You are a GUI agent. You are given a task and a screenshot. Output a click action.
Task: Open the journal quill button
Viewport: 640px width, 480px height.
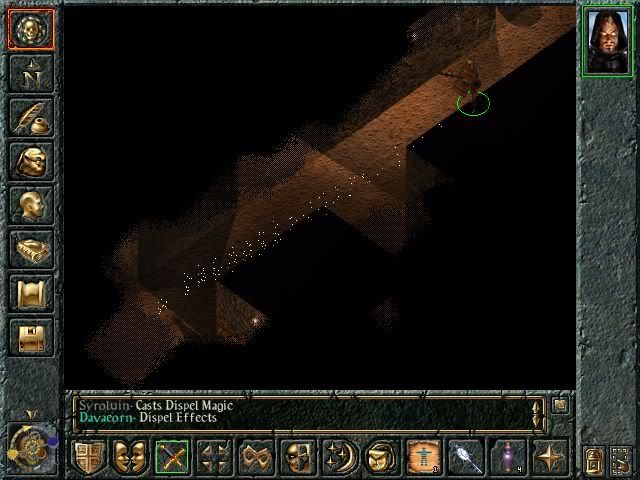pyautogui.click(x=29, y=116)
